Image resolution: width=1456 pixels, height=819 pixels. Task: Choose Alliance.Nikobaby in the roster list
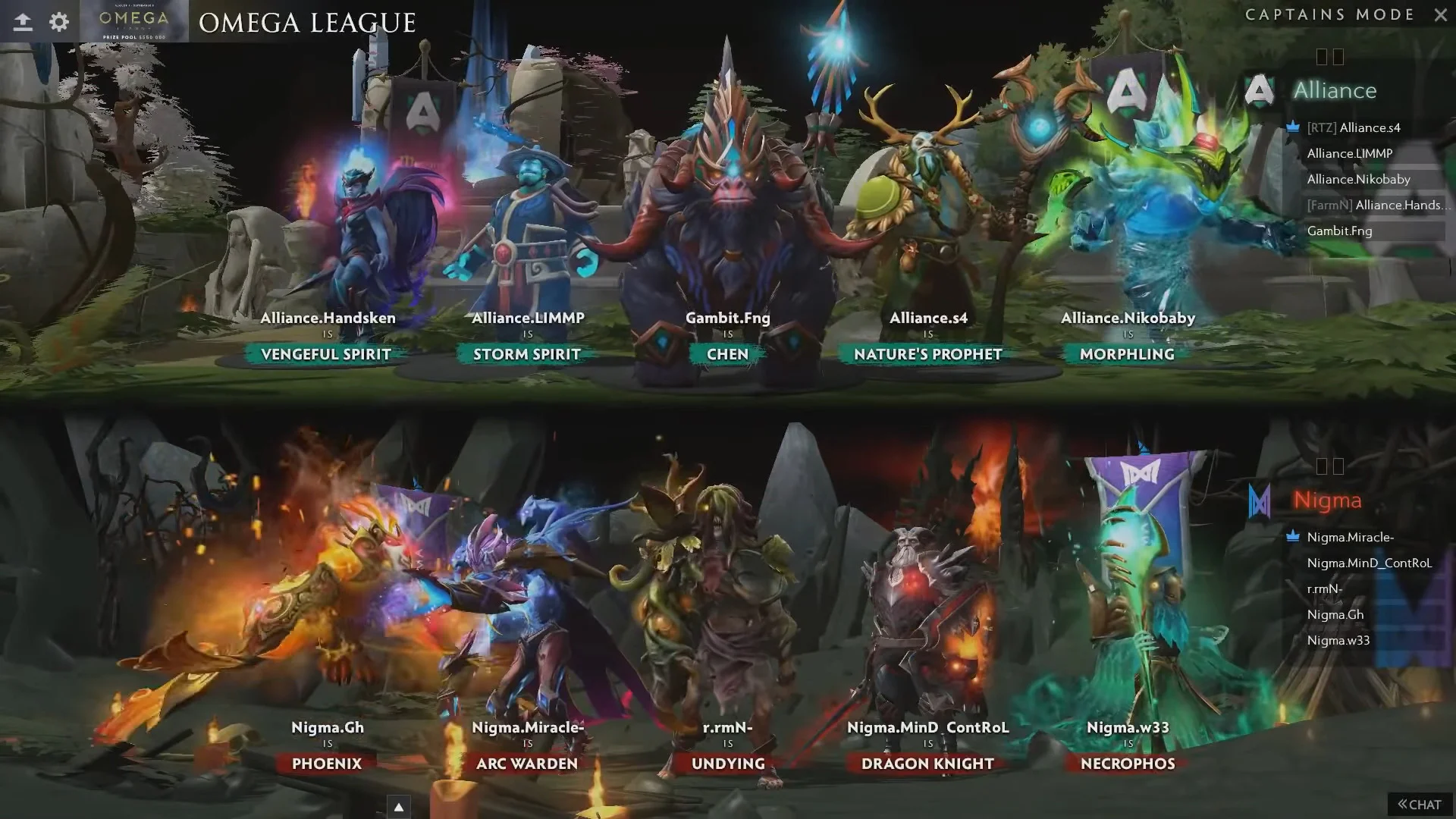pyautogui.click(x=1358, y=179)
